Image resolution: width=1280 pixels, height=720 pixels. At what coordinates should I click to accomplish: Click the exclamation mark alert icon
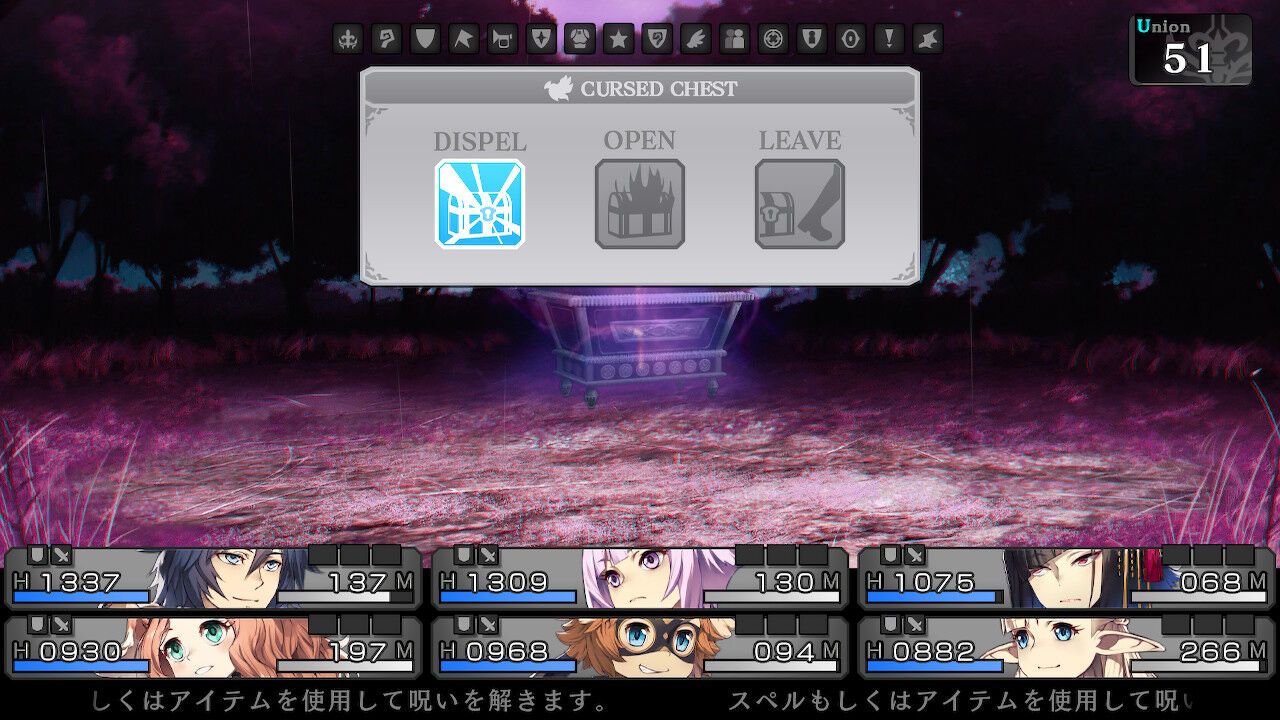891,40
